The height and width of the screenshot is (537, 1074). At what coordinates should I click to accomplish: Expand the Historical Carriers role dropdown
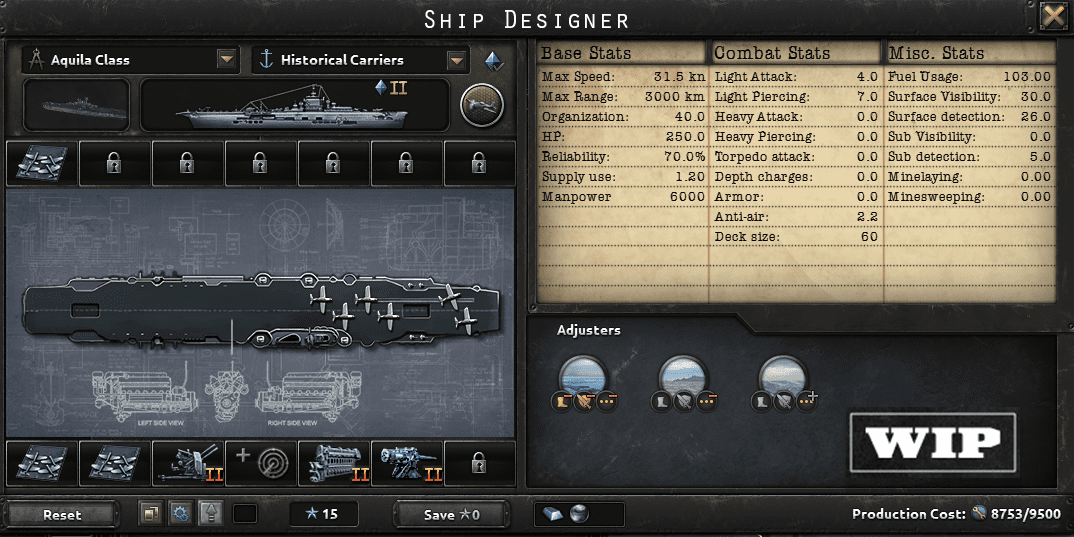point(457,60)
